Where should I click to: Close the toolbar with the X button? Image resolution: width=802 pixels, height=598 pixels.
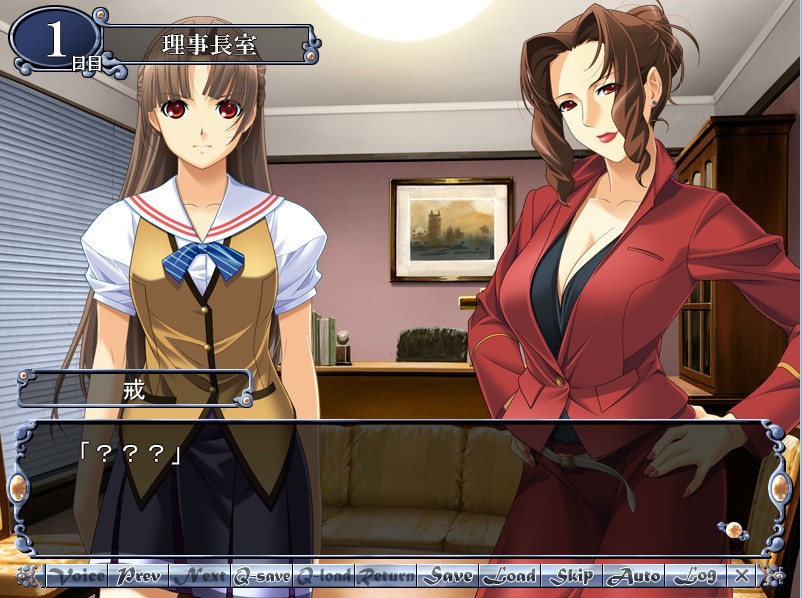(x=741, y=576)
